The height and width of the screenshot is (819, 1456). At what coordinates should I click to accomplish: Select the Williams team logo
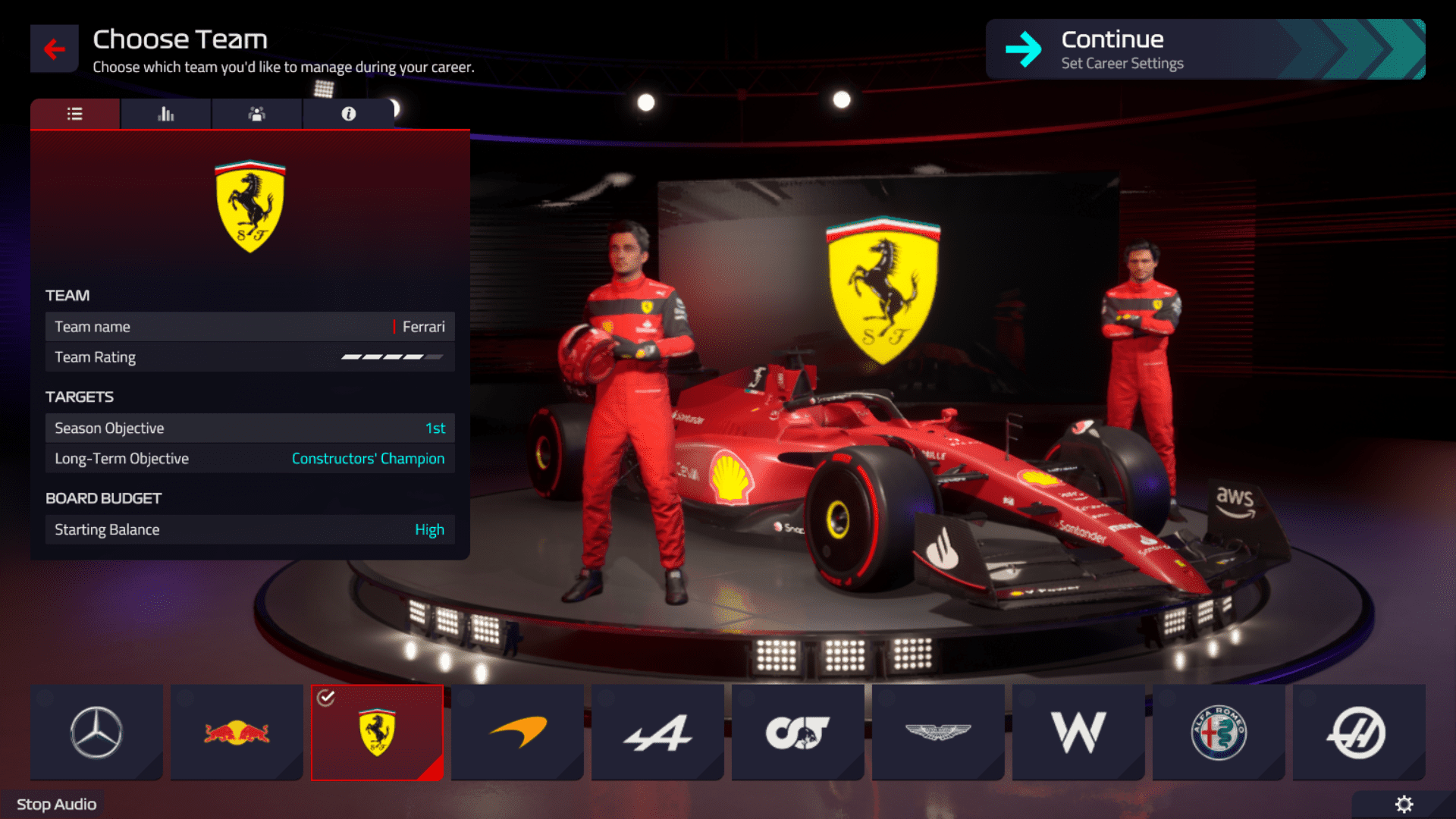tap(1078, 732)
